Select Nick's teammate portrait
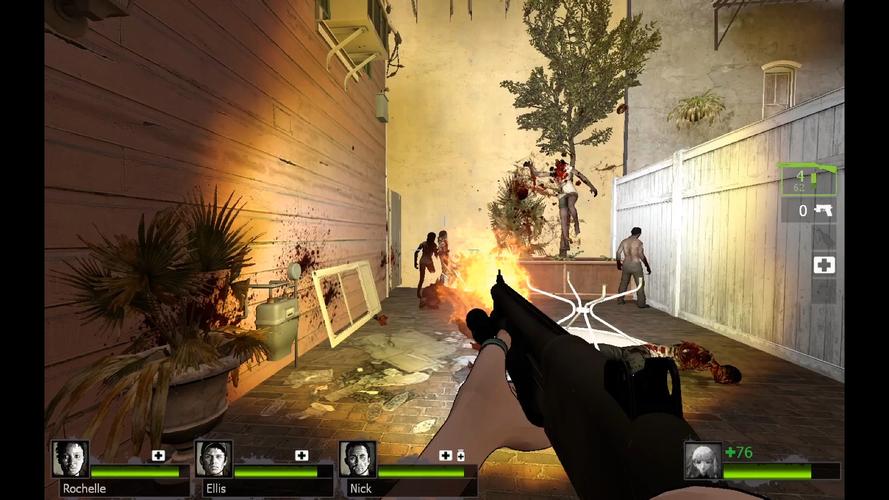 pyautogui.click(x=357, y=459)
